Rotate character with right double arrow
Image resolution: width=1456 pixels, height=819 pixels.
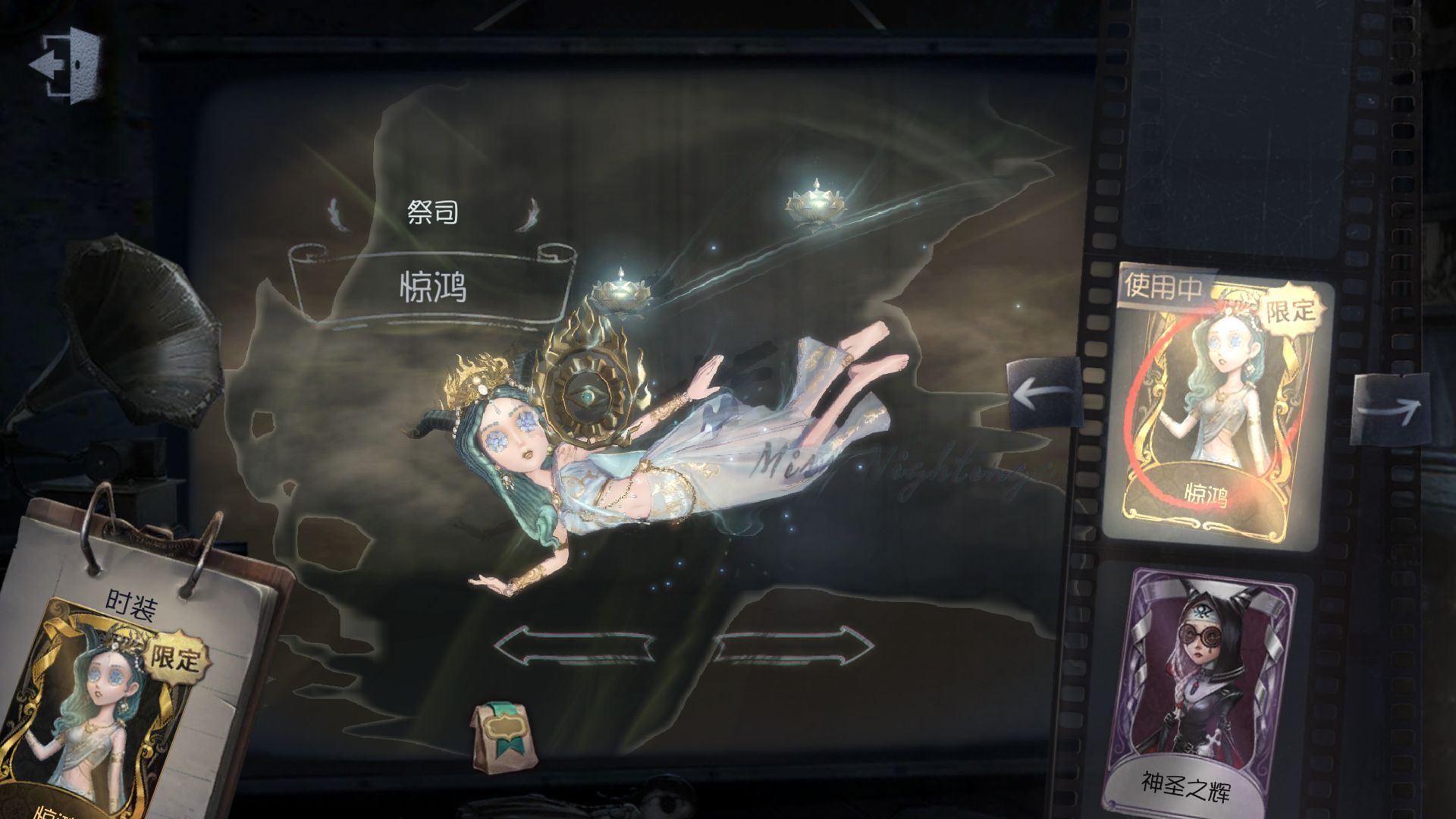(x=793, y=646)
